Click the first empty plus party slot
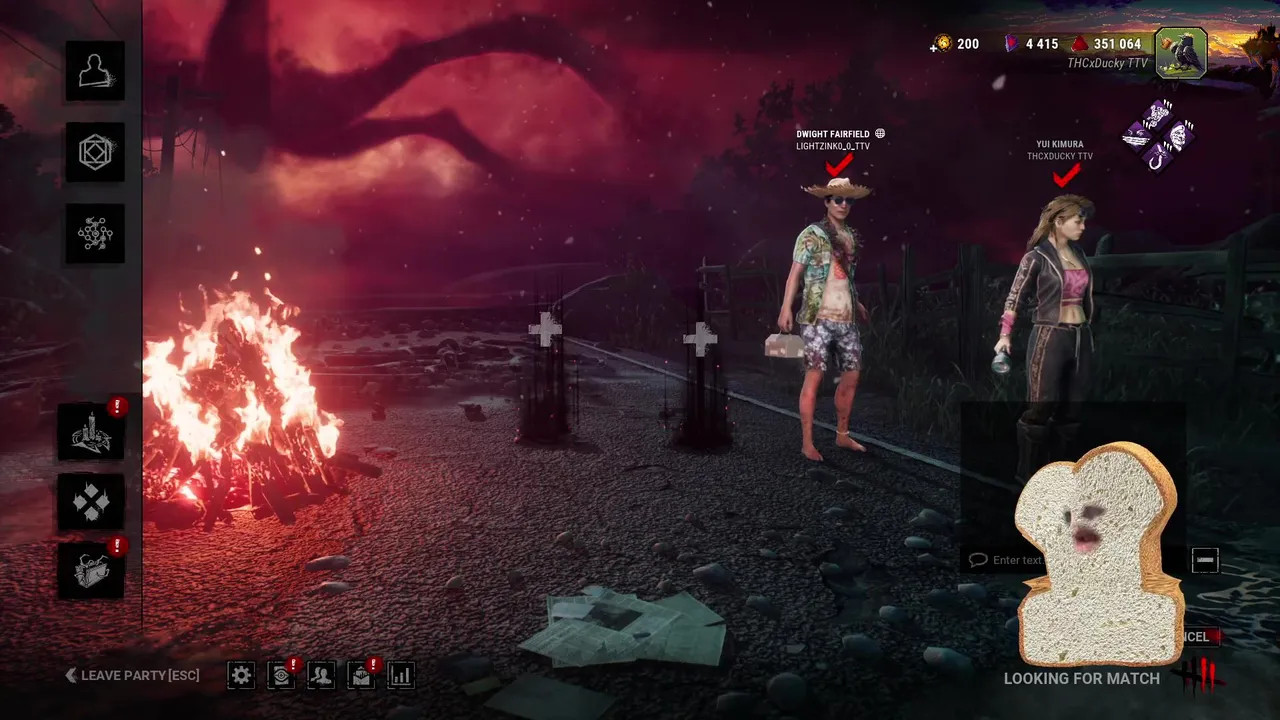Image resolution: width=1280 pixels, height=720 pixels. pyautogui.click(x=545, y=330)
